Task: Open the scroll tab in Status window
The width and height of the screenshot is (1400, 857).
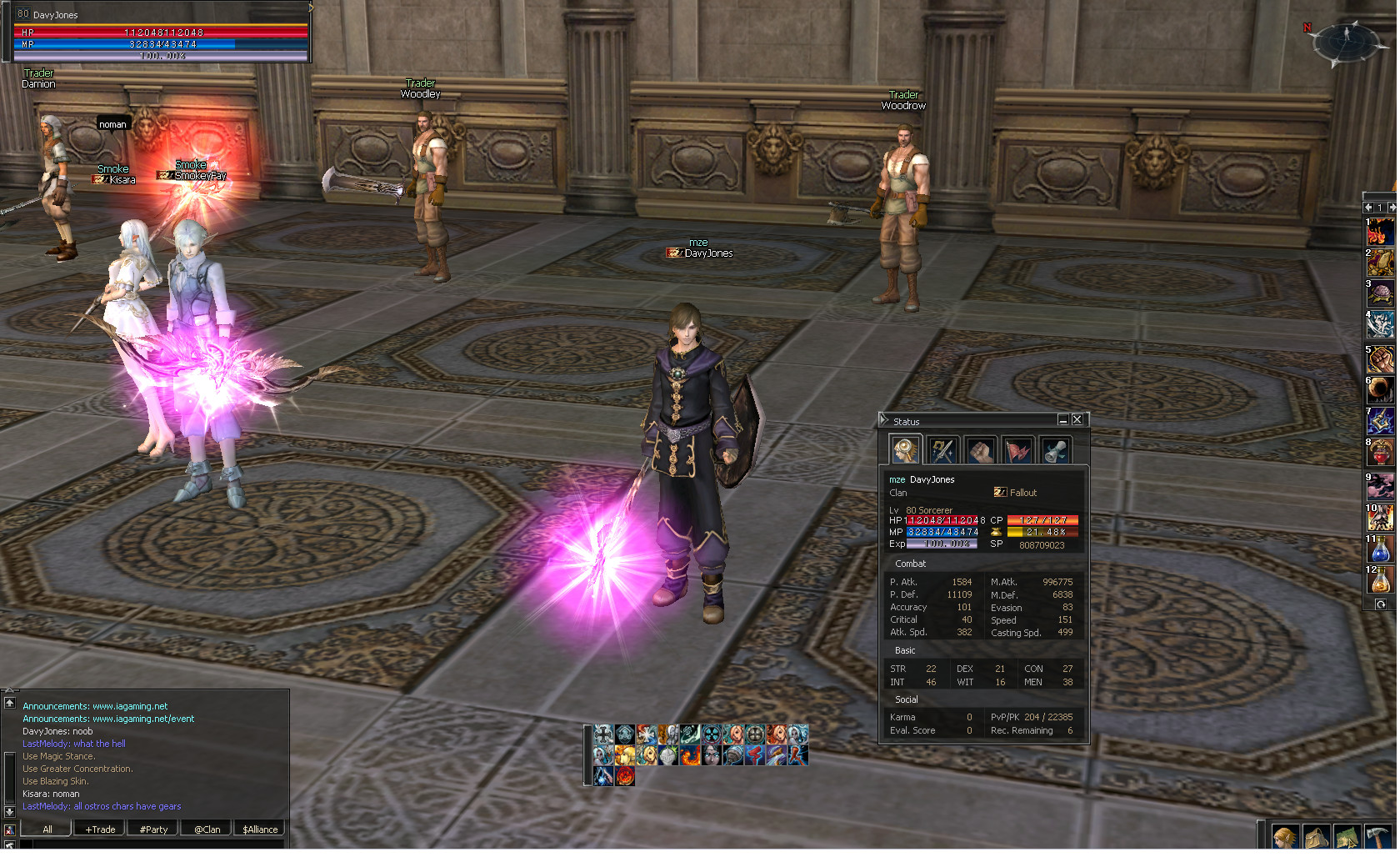Action: coord(1055,450)
